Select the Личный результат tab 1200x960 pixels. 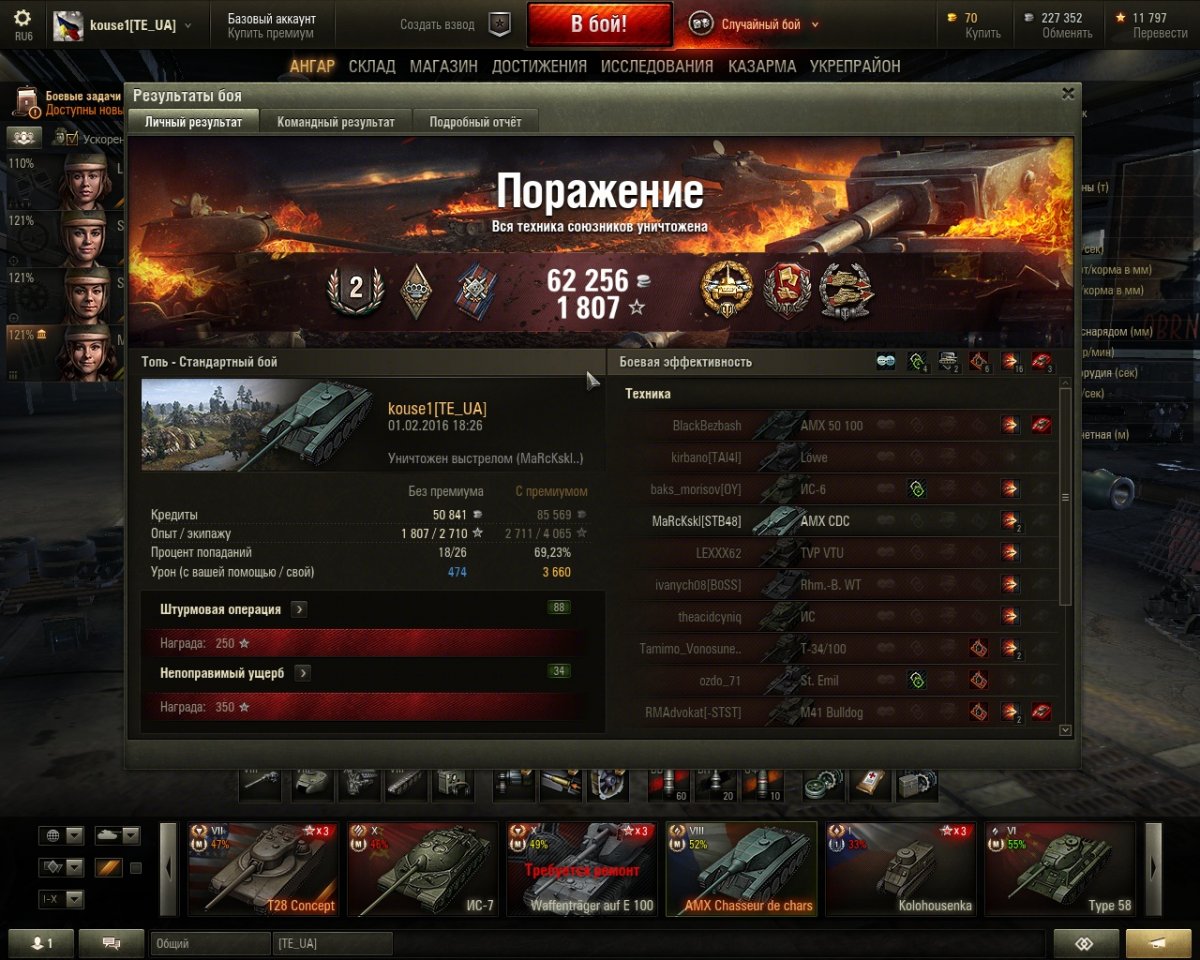(x=193, y=122)
